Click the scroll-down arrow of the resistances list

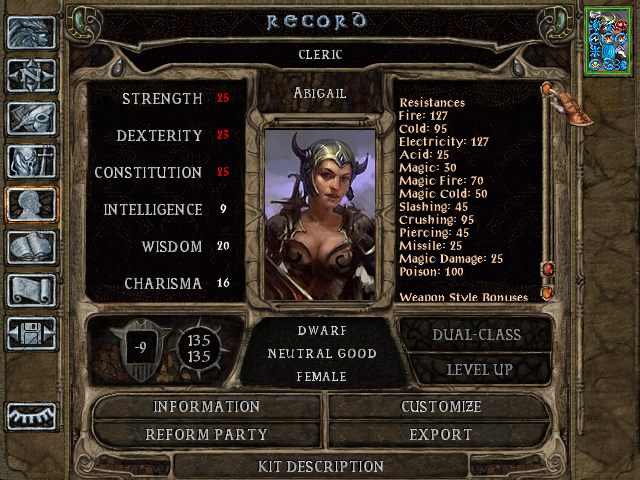click(x=548, y=294)
